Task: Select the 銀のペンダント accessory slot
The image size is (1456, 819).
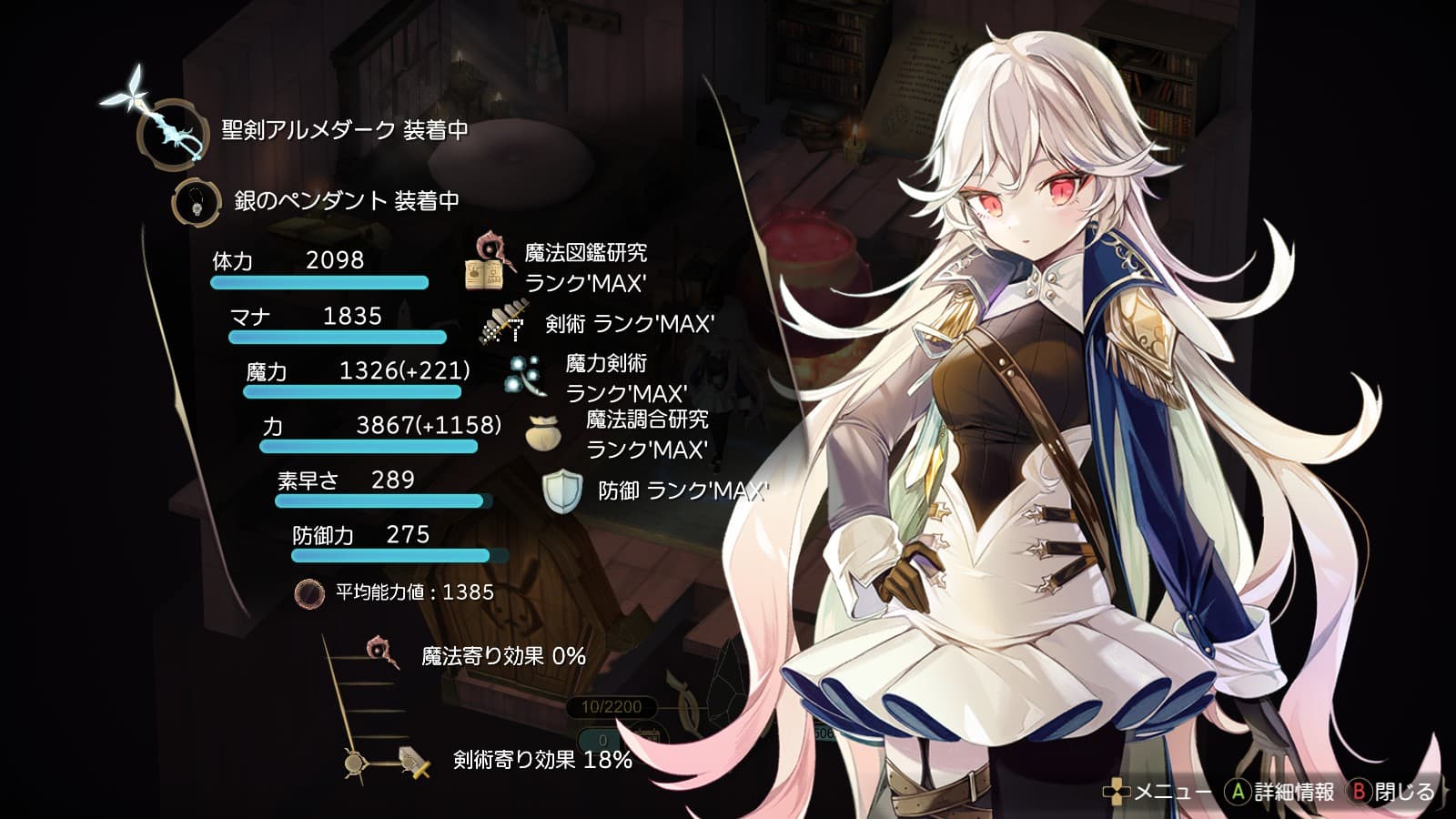Action: coord(197,202)
